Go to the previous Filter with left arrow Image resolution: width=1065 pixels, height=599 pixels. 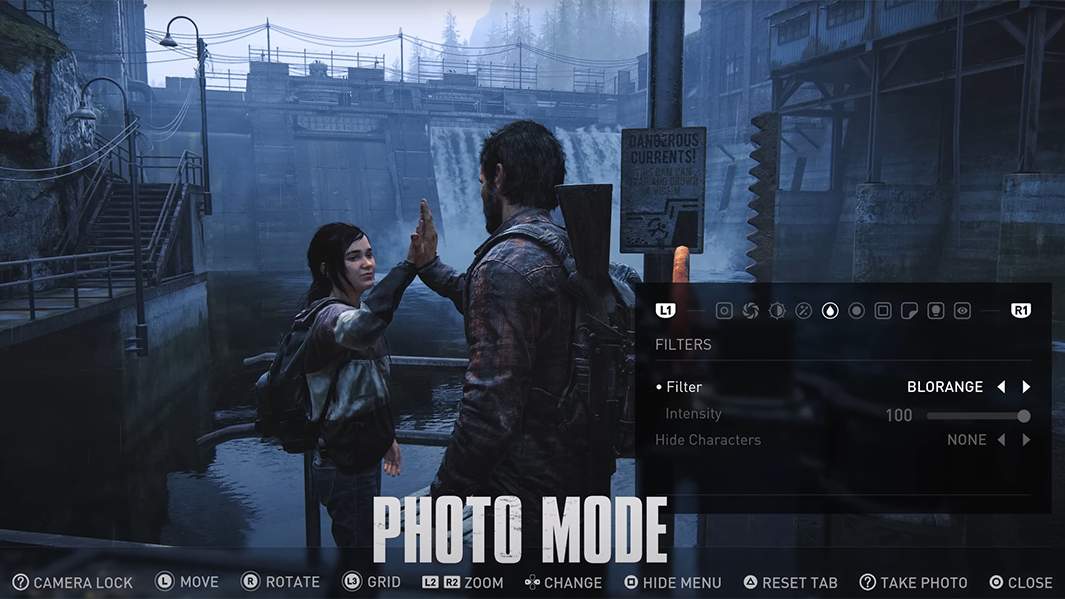click(x=1001, y=387)
